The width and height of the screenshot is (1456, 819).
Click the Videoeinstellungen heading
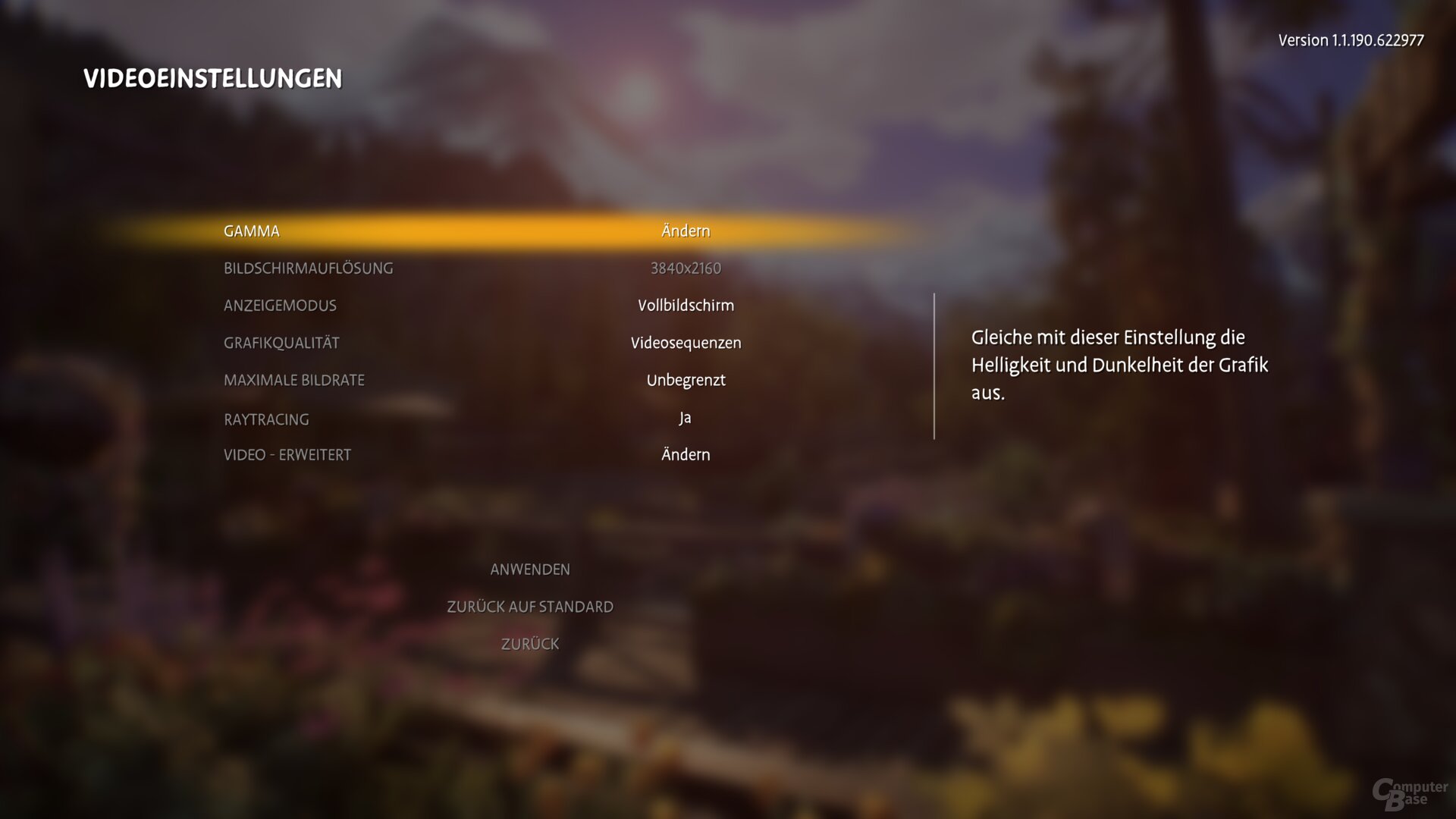(x=213, y=77)
